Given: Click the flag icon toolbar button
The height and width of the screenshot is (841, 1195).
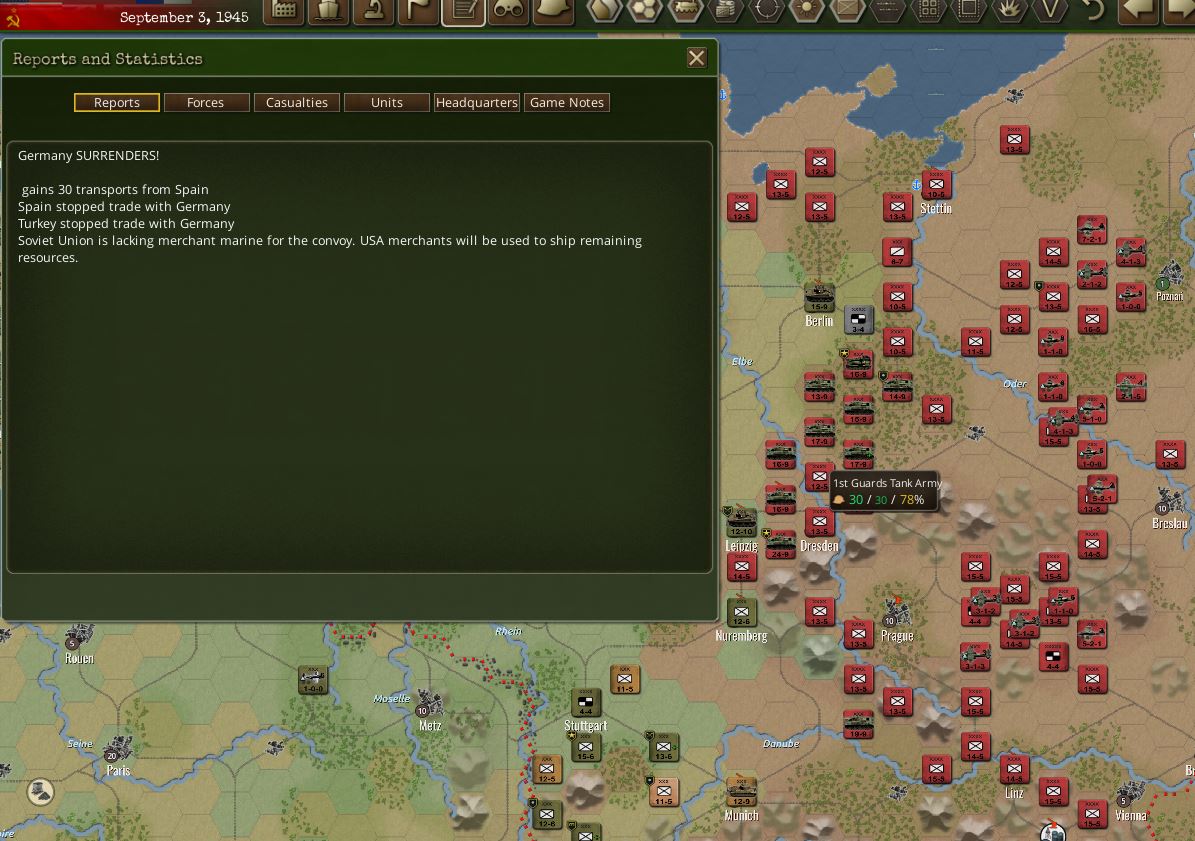Looking at the screenshot, I should (x=419, y=10).
